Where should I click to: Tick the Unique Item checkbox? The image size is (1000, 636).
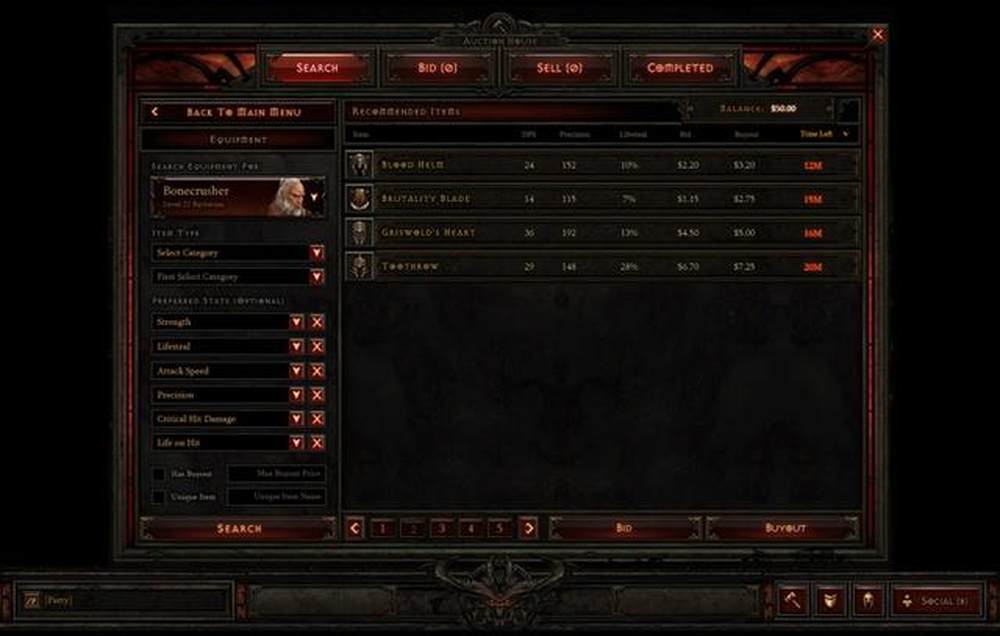(159, 497)
